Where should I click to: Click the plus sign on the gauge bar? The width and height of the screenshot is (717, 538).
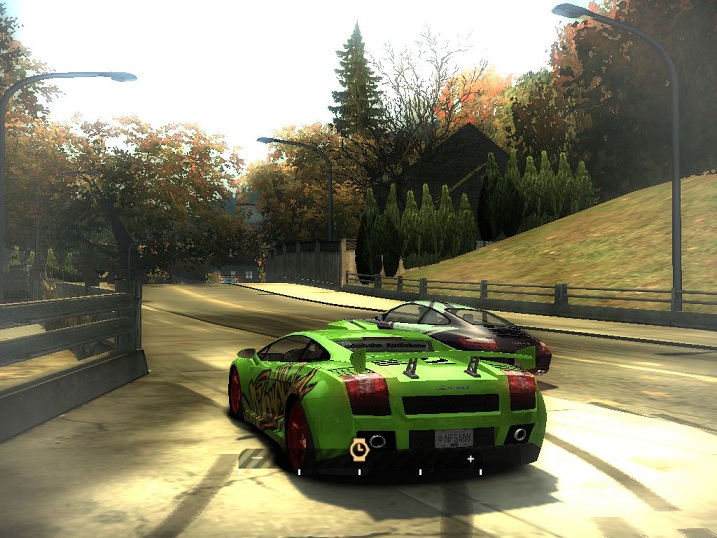pos(470,458)
